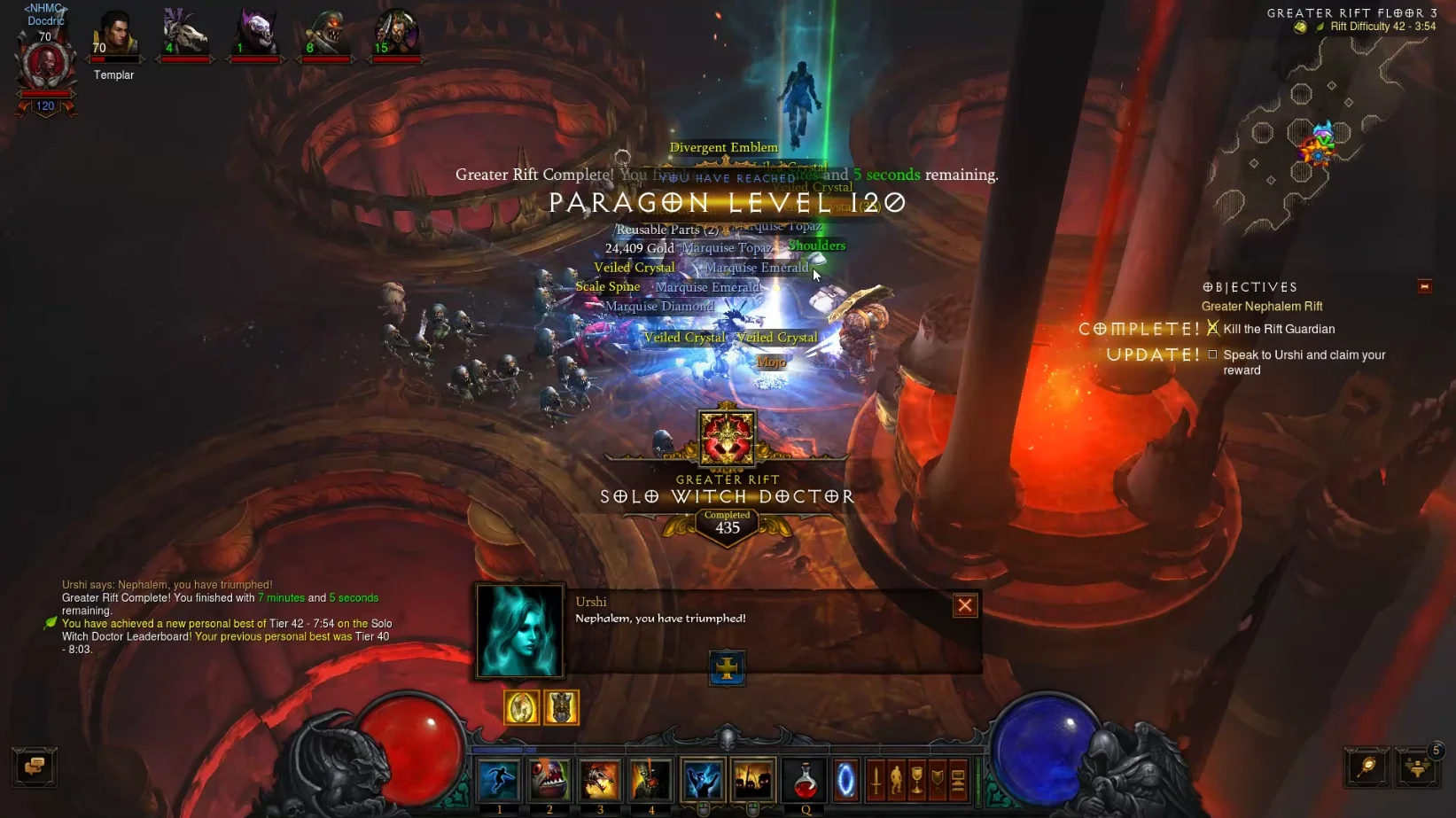Open the game menu computer icon
The height and width of the screenshot is (818, 1456).
[x=958, y=780]
